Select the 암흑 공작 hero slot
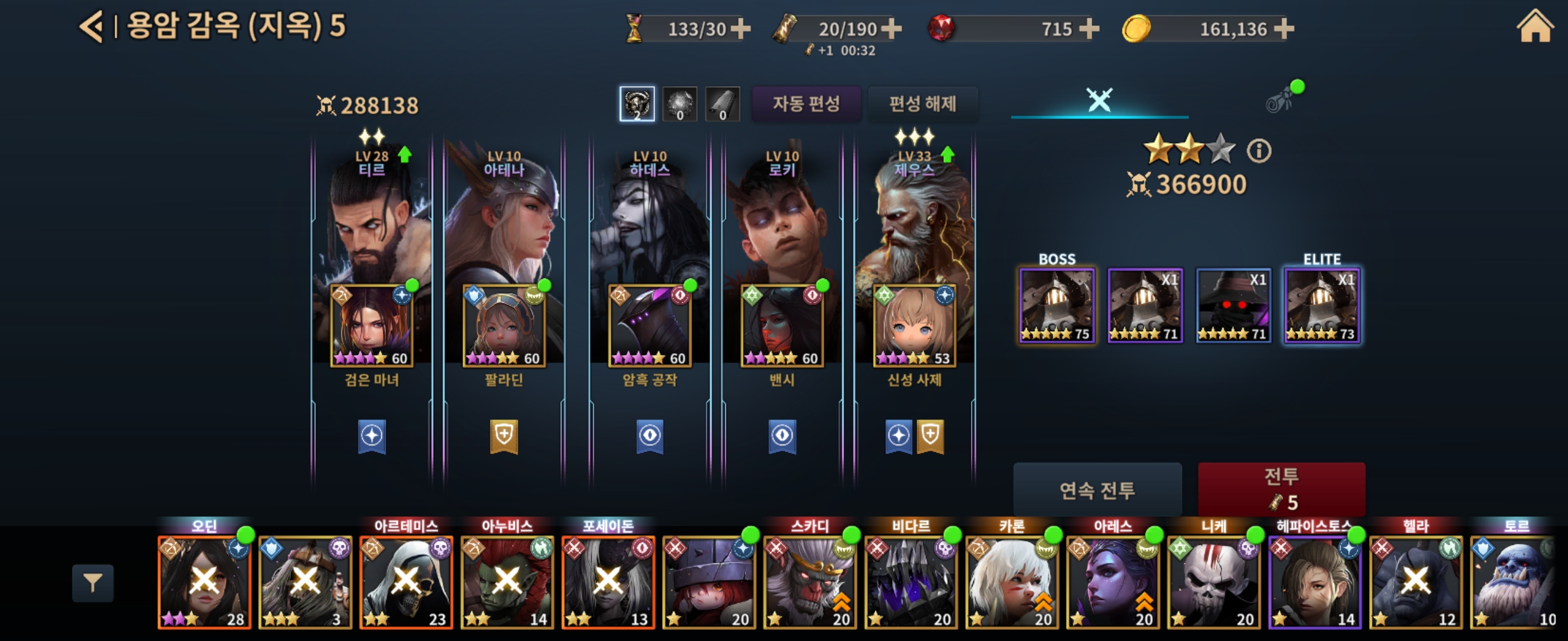The width and height of the screenshot is (1568, 641). point(650,326)
